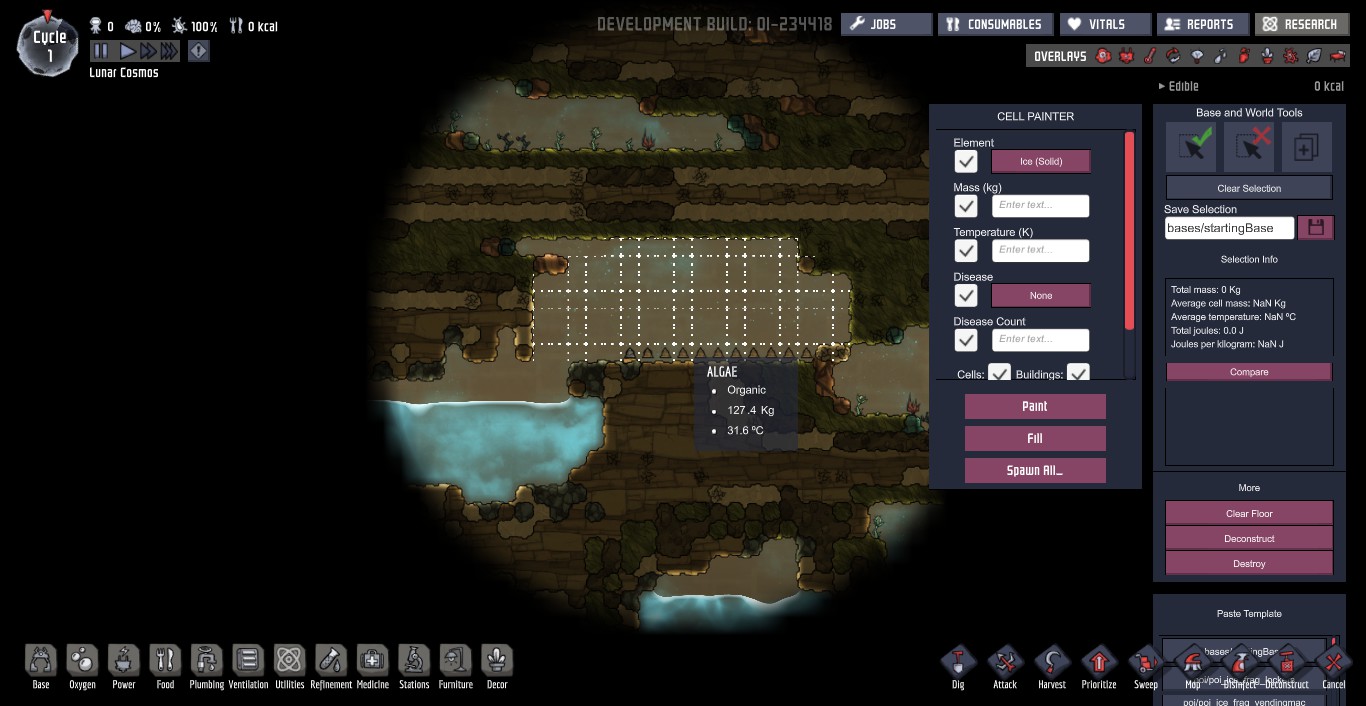Toggle the Temperature (K) checkbox
This screenshot has height=706, width=1366.
pos(965,250)
